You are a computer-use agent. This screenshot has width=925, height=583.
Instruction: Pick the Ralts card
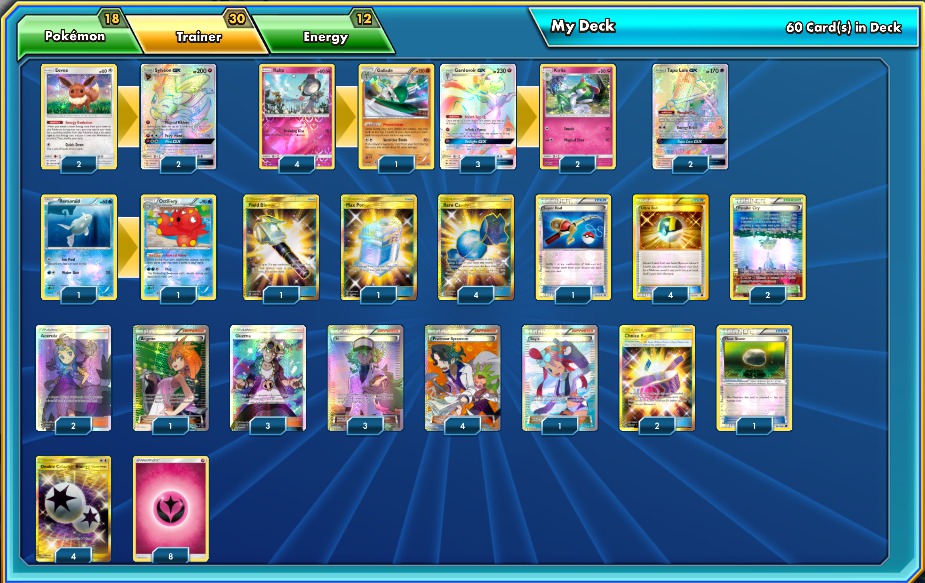[x=297, y=113]
